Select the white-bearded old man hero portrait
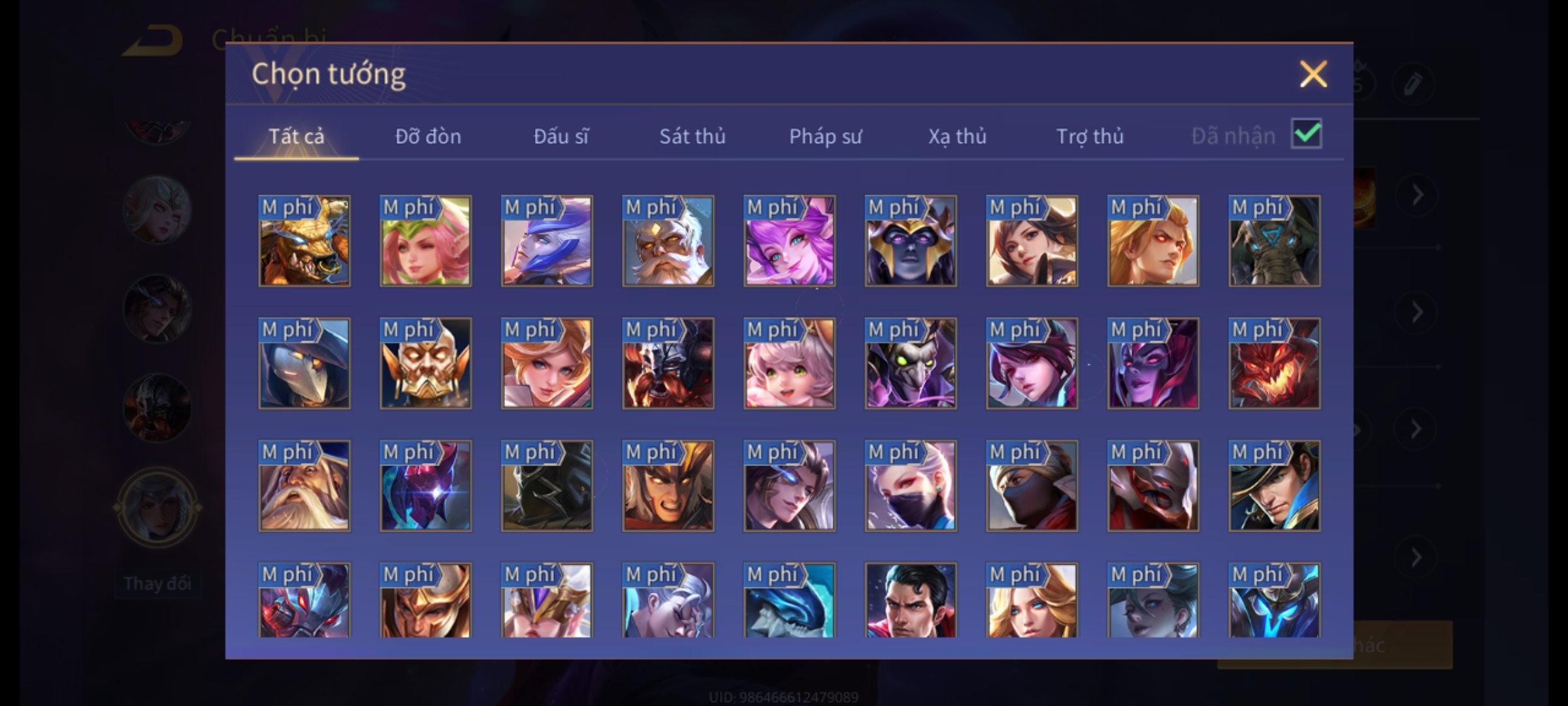Image resolution: width=1568 pixels, height=706 pixels. 304,486
